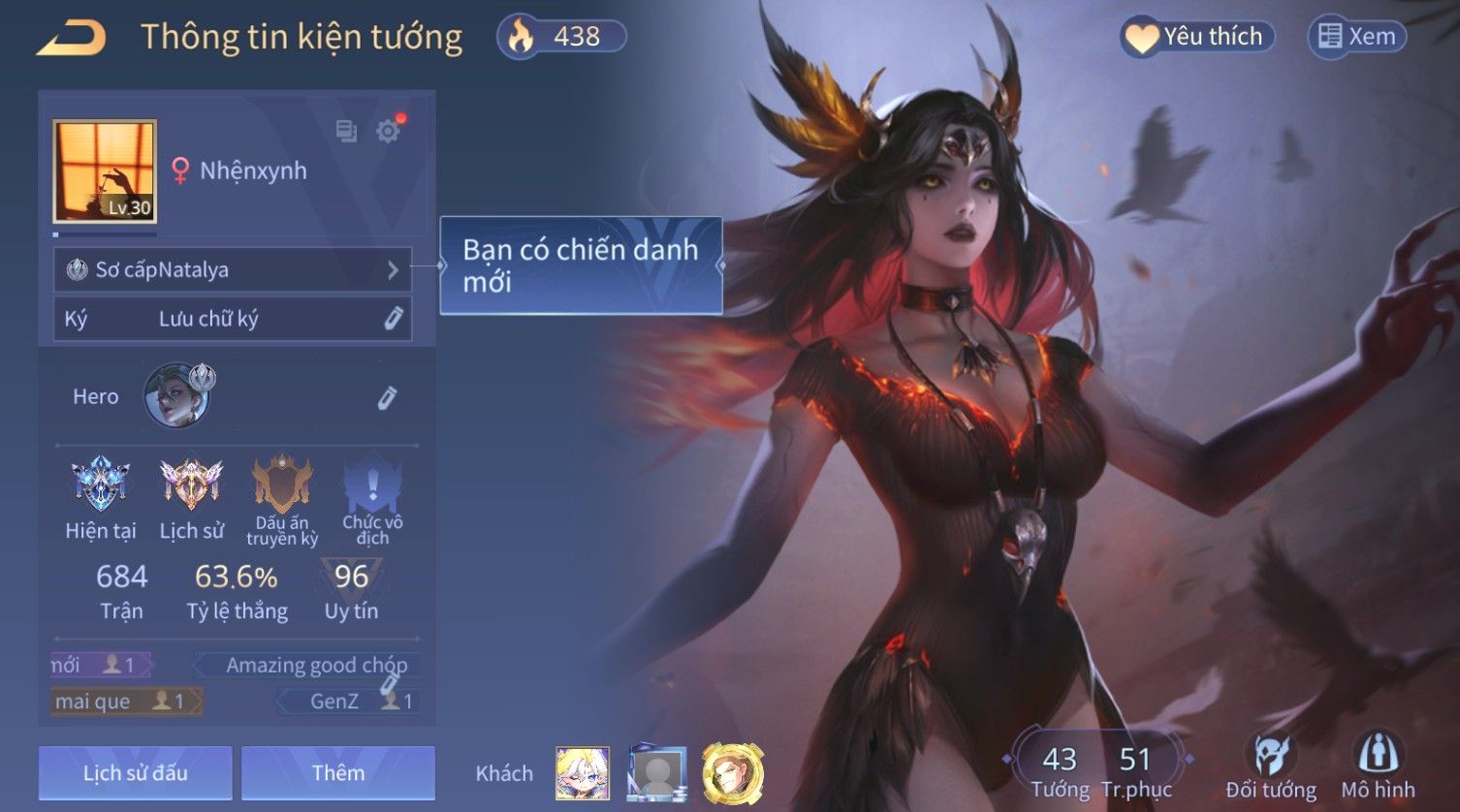Select the player avatar portrait
The height and width of the screenshot is (812, 1460).
click(105, 172)
